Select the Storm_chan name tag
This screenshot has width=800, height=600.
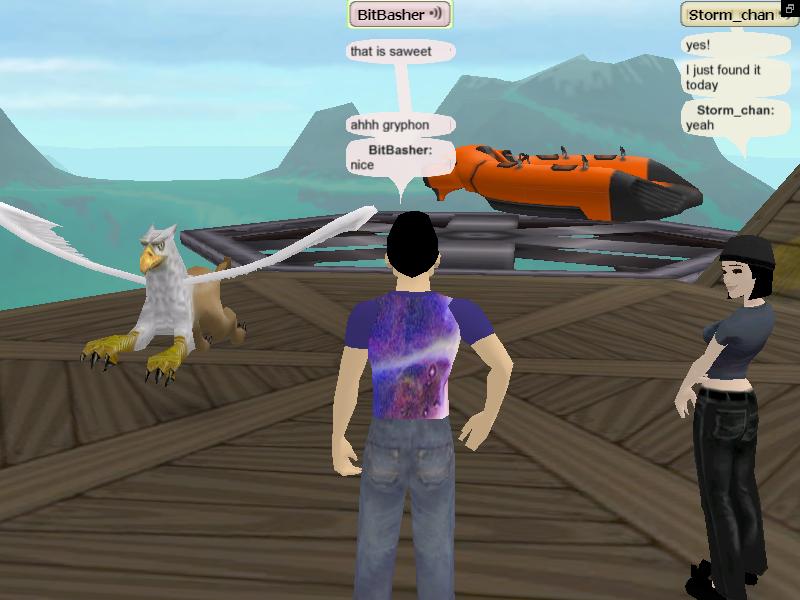(x=730, y=15)
